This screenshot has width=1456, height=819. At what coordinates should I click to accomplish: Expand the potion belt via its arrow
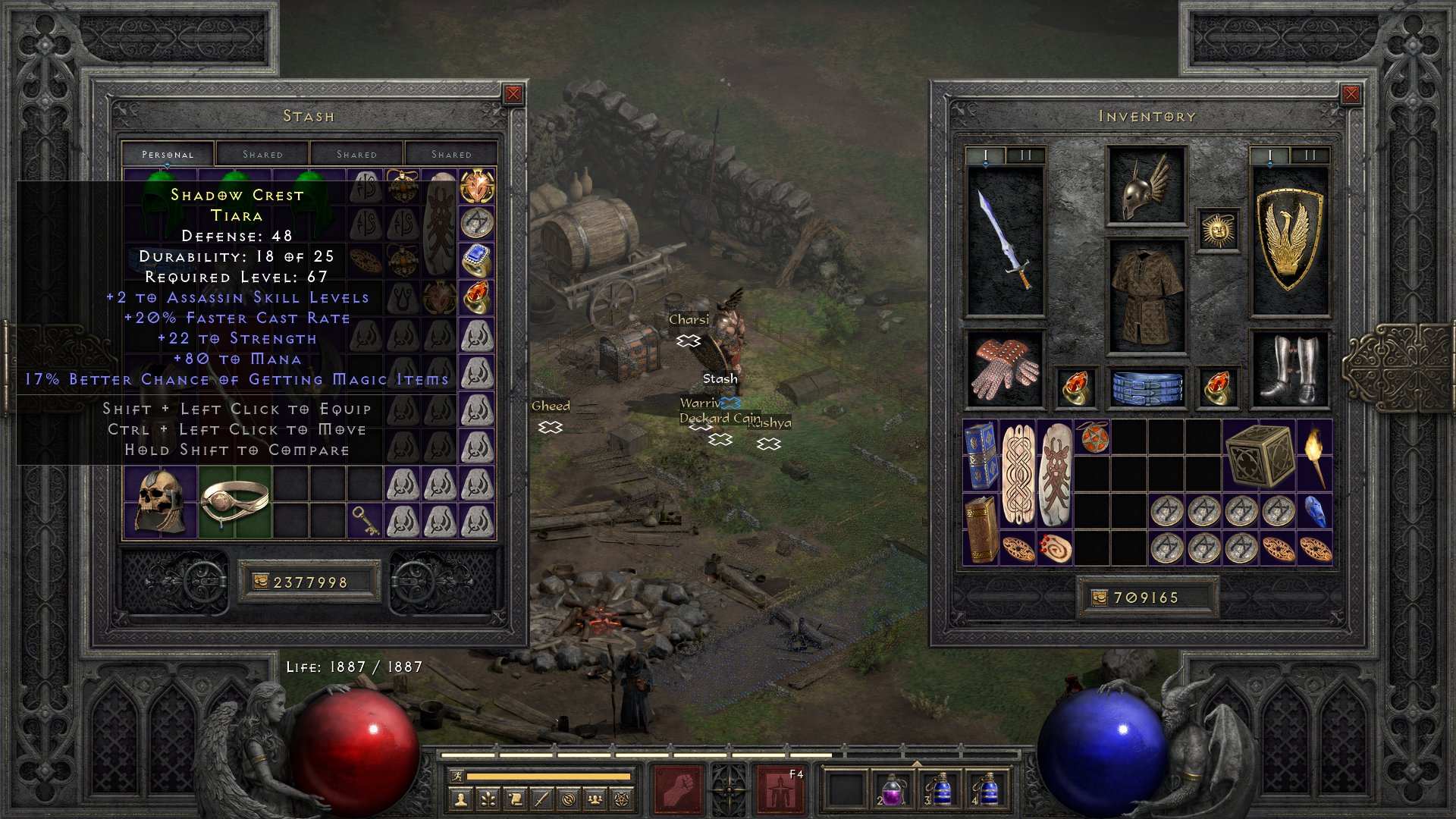point(917,763)
